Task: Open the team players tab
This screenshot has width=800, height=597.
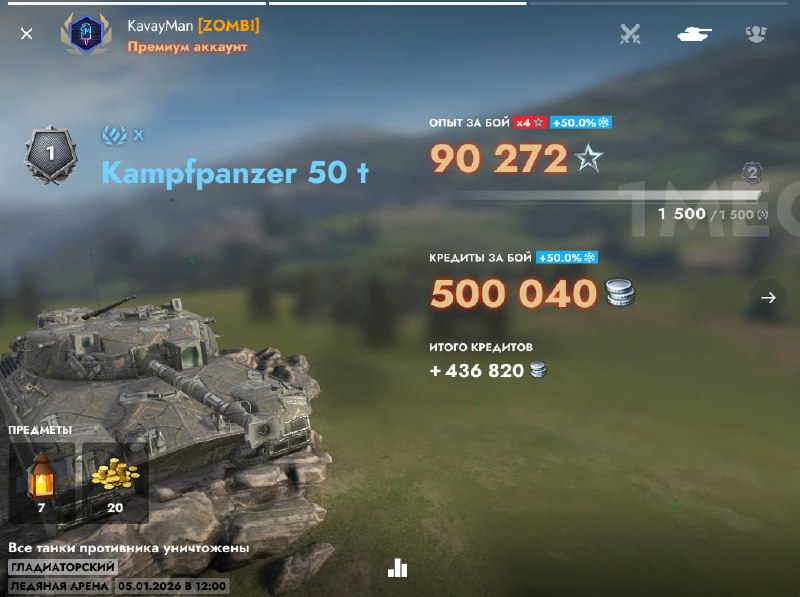Action: 756,34
